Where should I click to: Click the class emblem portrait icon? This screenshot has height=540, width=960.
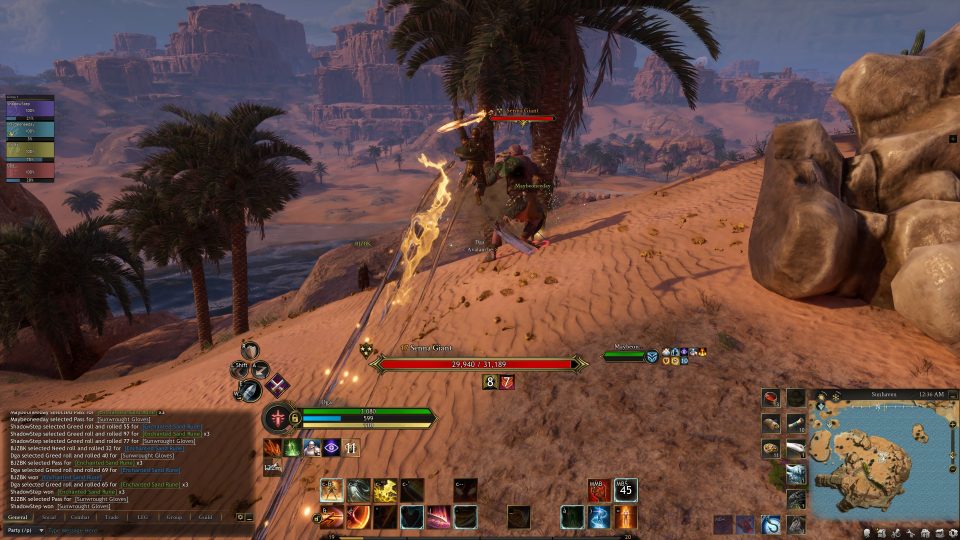[x=279, y=416]
